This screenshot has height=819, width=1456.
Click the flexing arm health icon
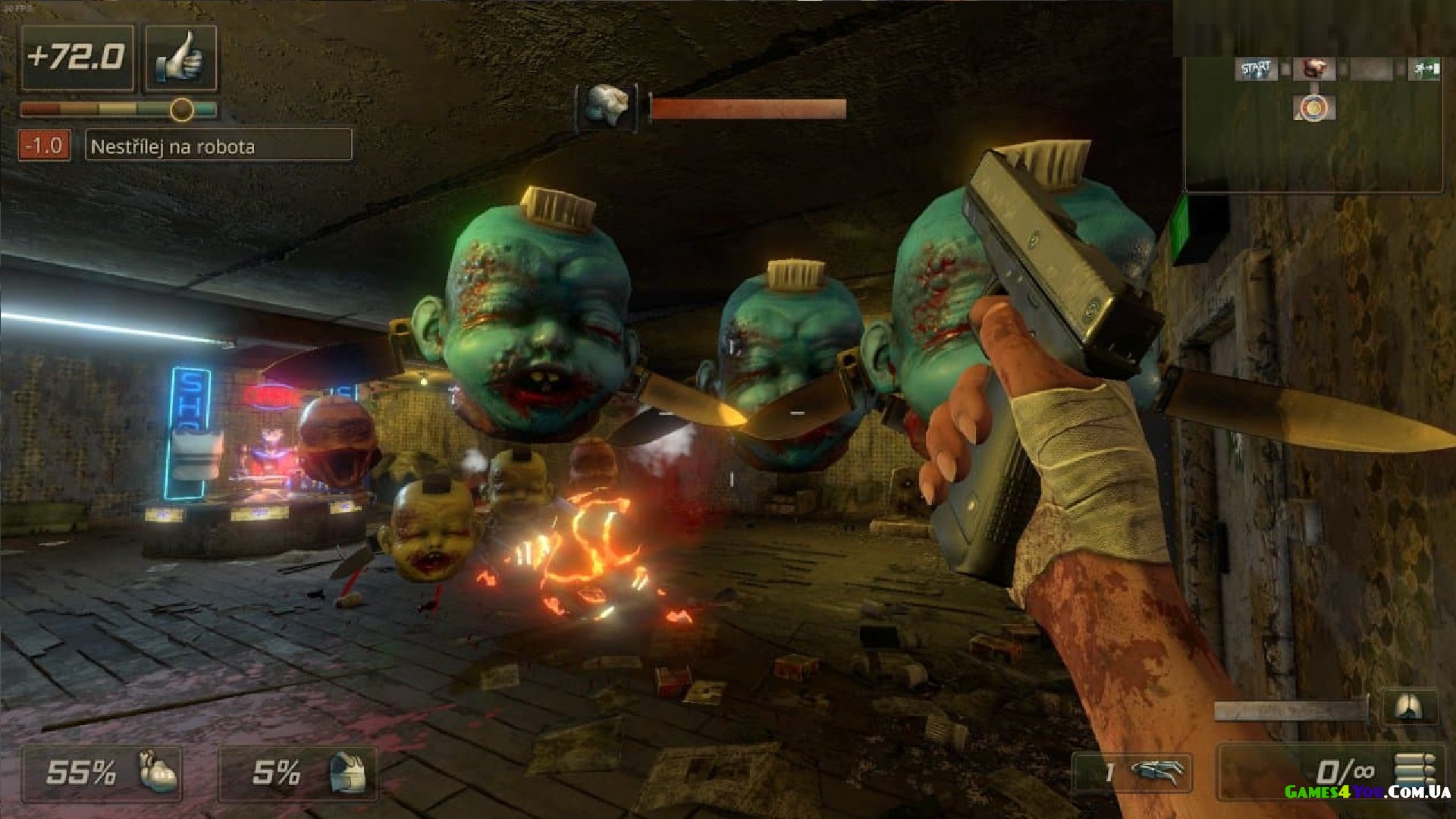coord(158,772)
